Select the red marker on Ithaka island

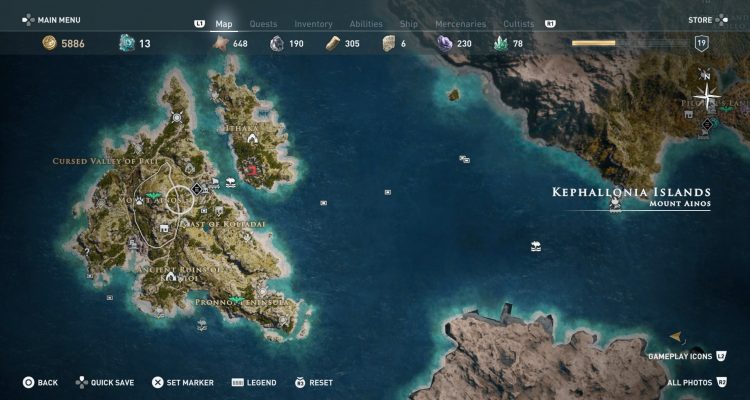251,171
